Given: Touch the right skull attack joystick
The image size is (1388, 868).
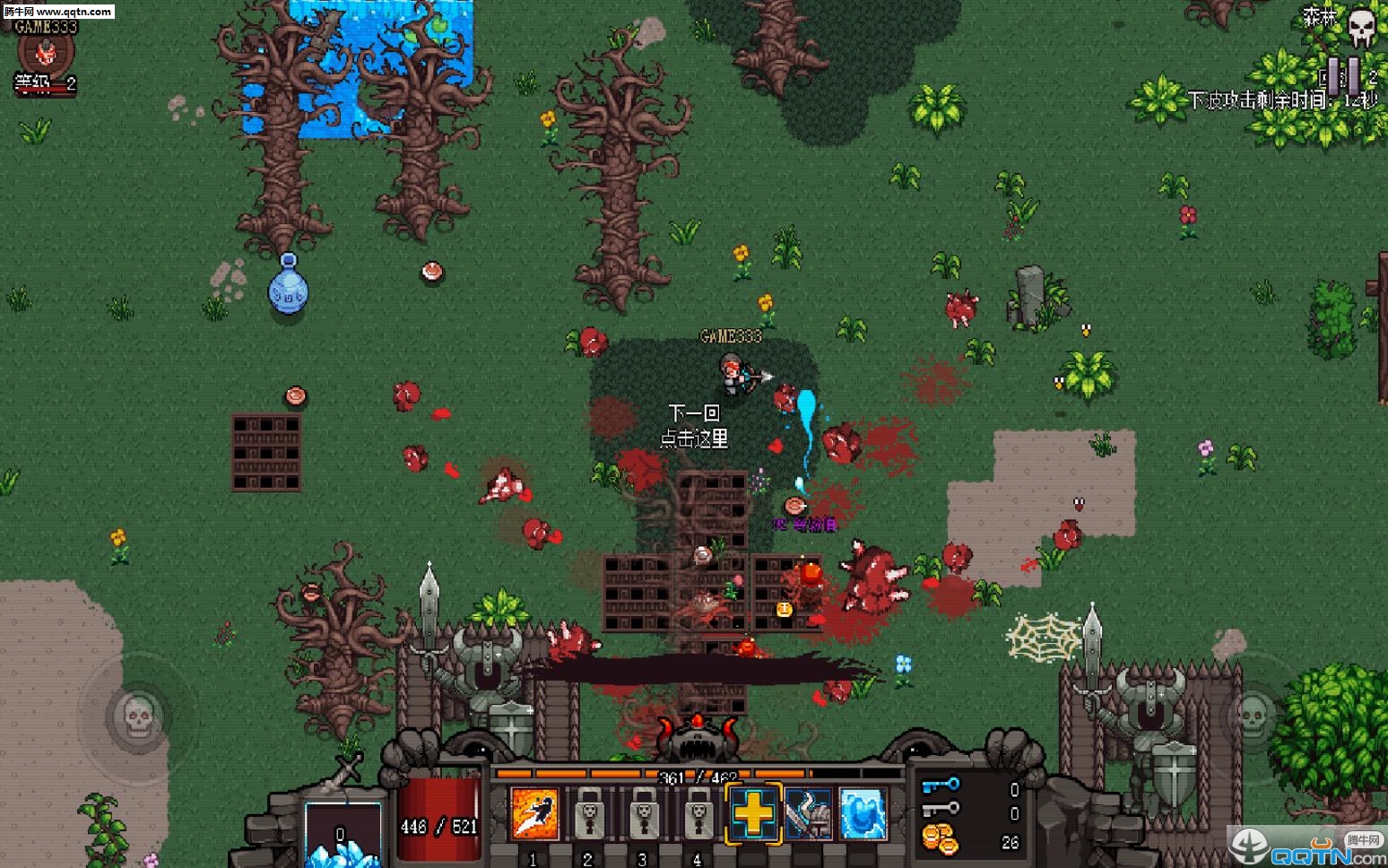Looking at the screenshot, I should (1251, 716).
